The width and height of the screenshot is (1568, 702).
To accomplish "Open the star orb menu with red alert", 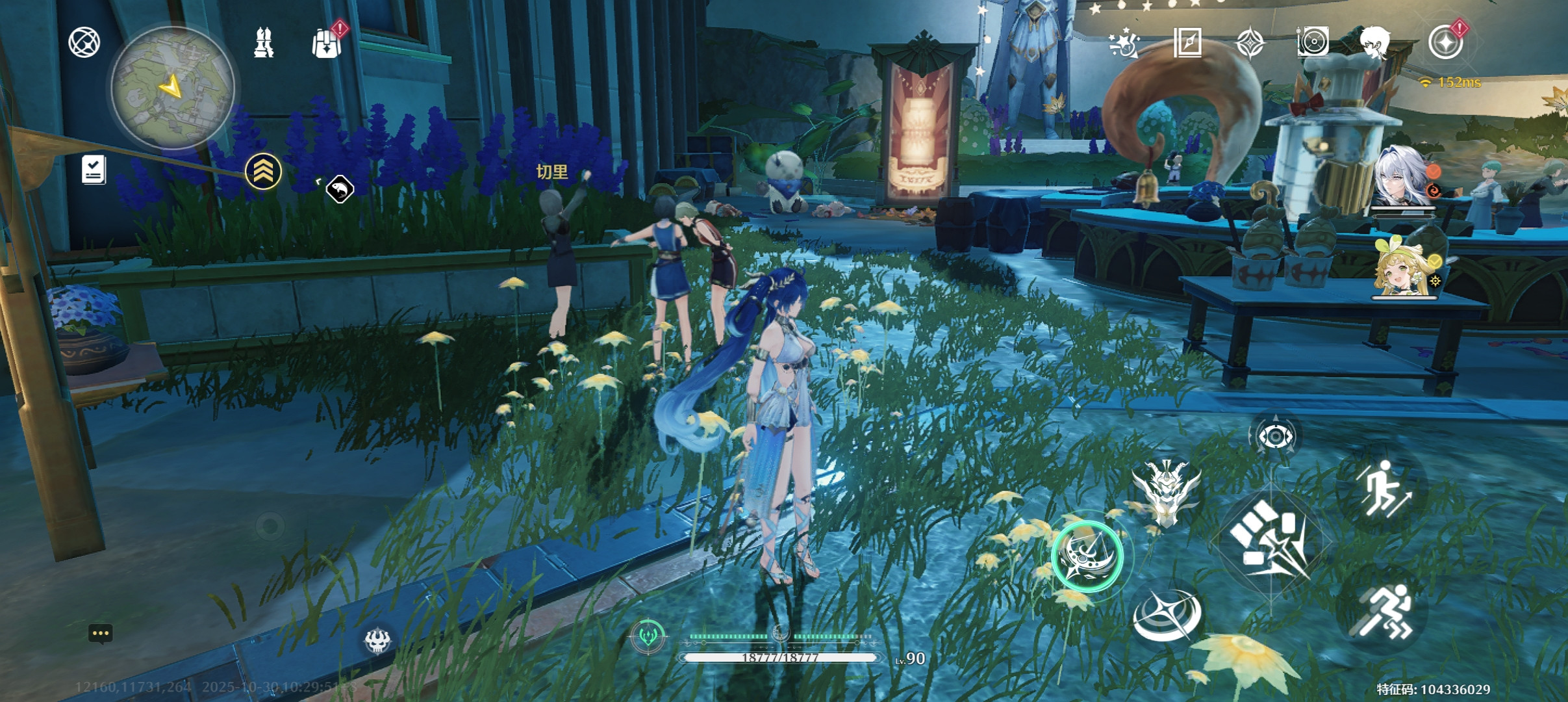I will click(1446, 44).
